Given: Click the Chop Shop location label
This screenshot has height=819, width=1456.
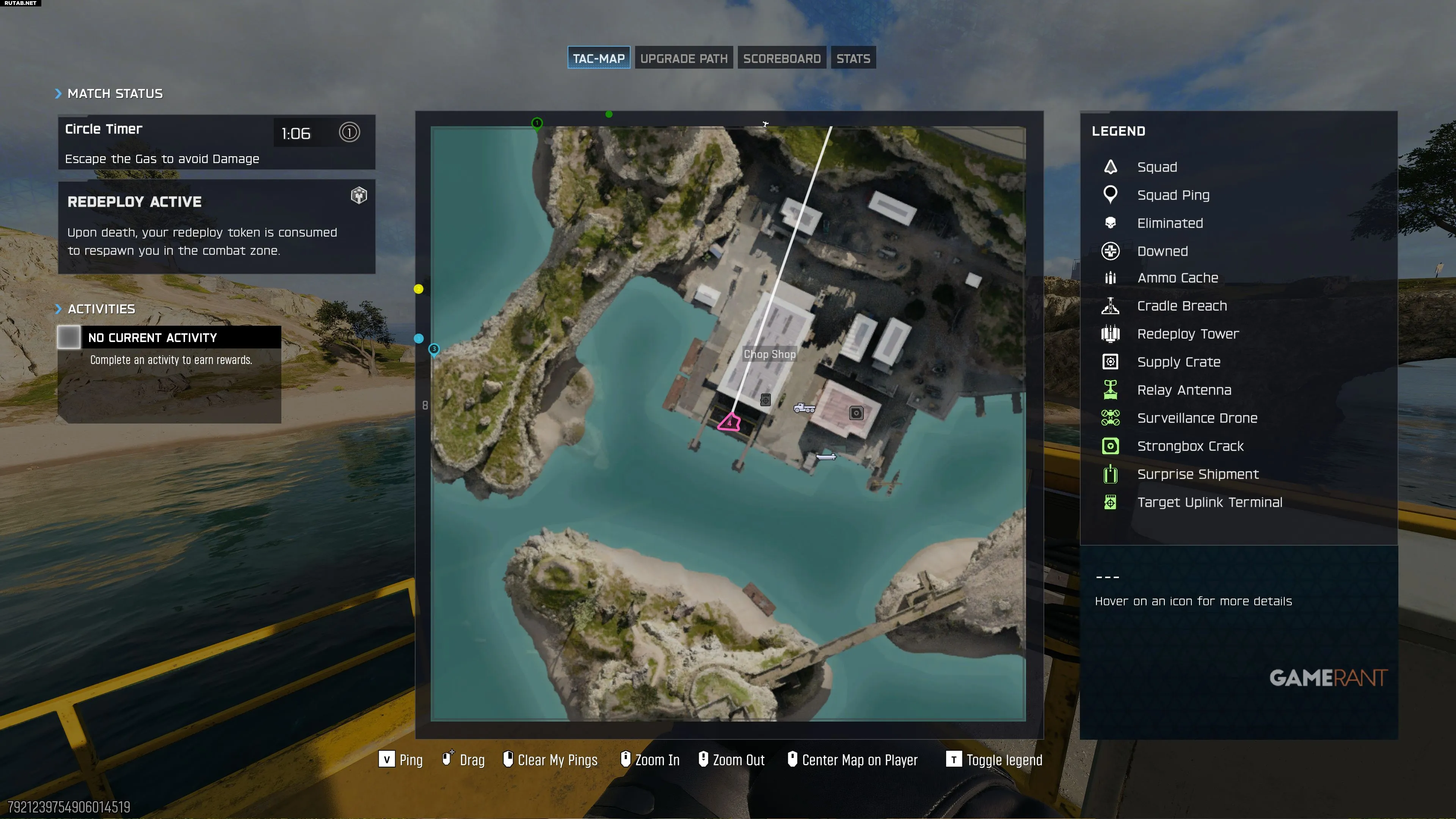Looking at the screenshot, I should [x=769, y=355].
